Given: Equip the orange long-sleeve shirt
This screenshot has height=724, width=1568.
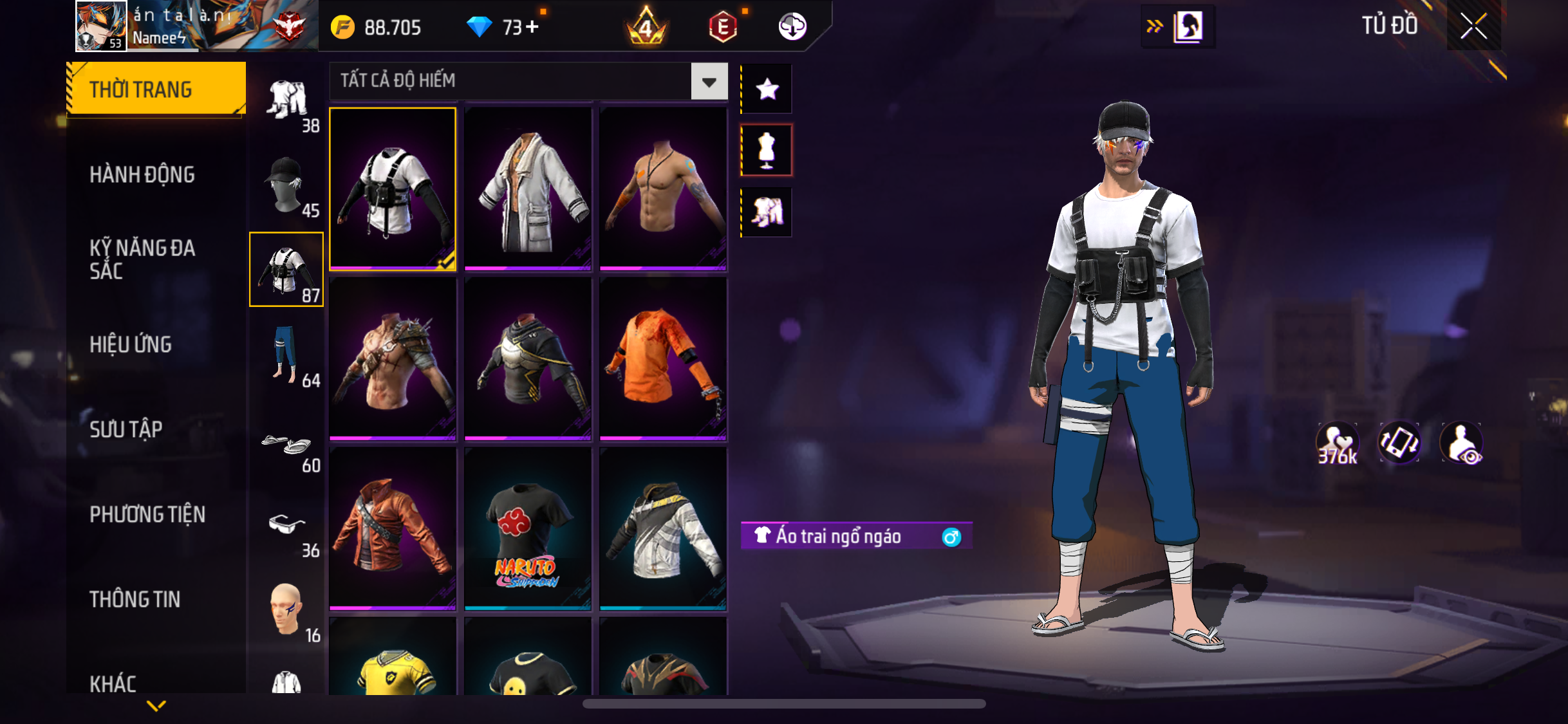Looking at the screenshot, I should 663,358.
